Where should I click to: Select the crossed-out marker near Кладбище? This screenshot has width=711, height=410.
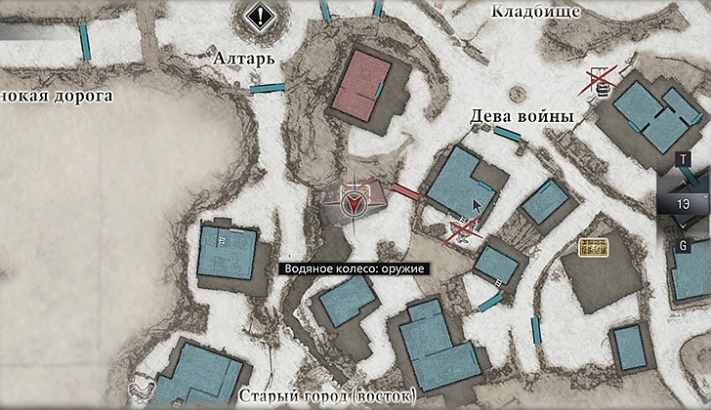[602, 80]
